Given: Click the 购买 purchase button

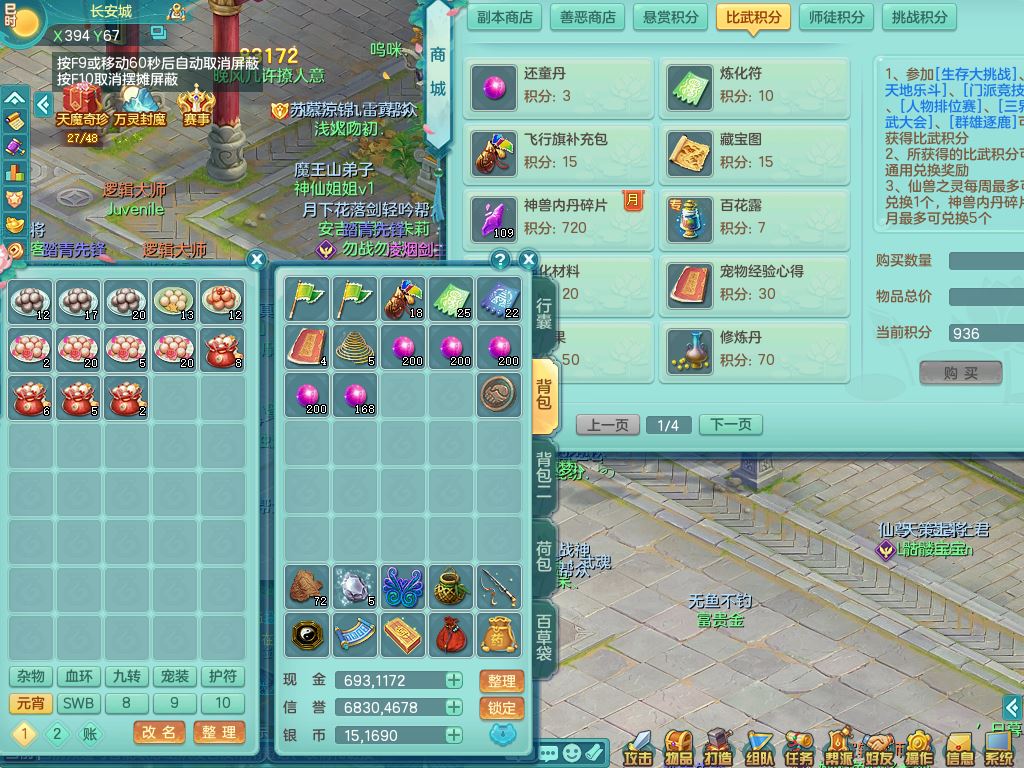Looking at the screenshot, I should click(960, 373).
